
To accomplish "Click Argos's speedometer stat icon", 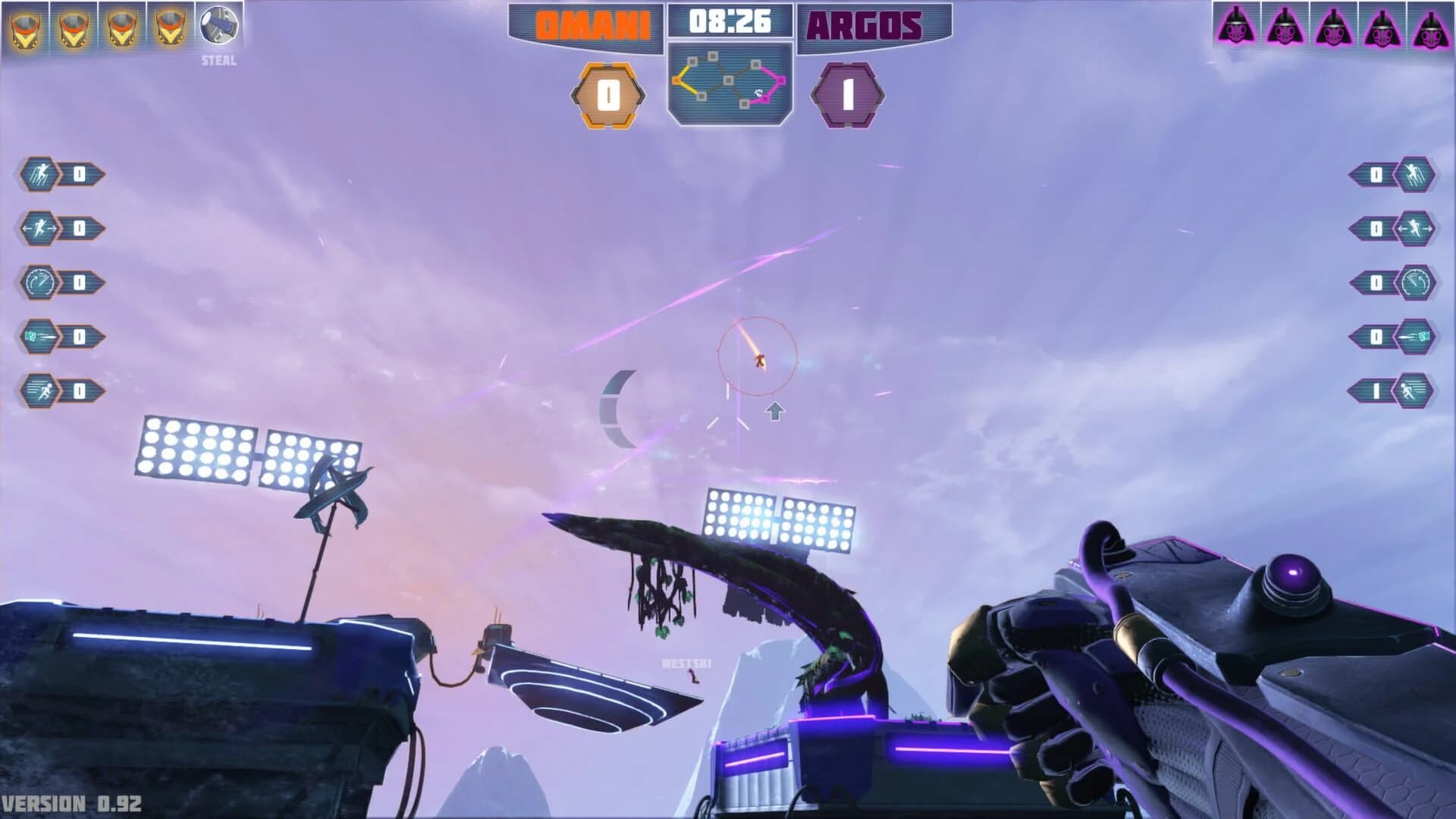I will coord(1415,282).
